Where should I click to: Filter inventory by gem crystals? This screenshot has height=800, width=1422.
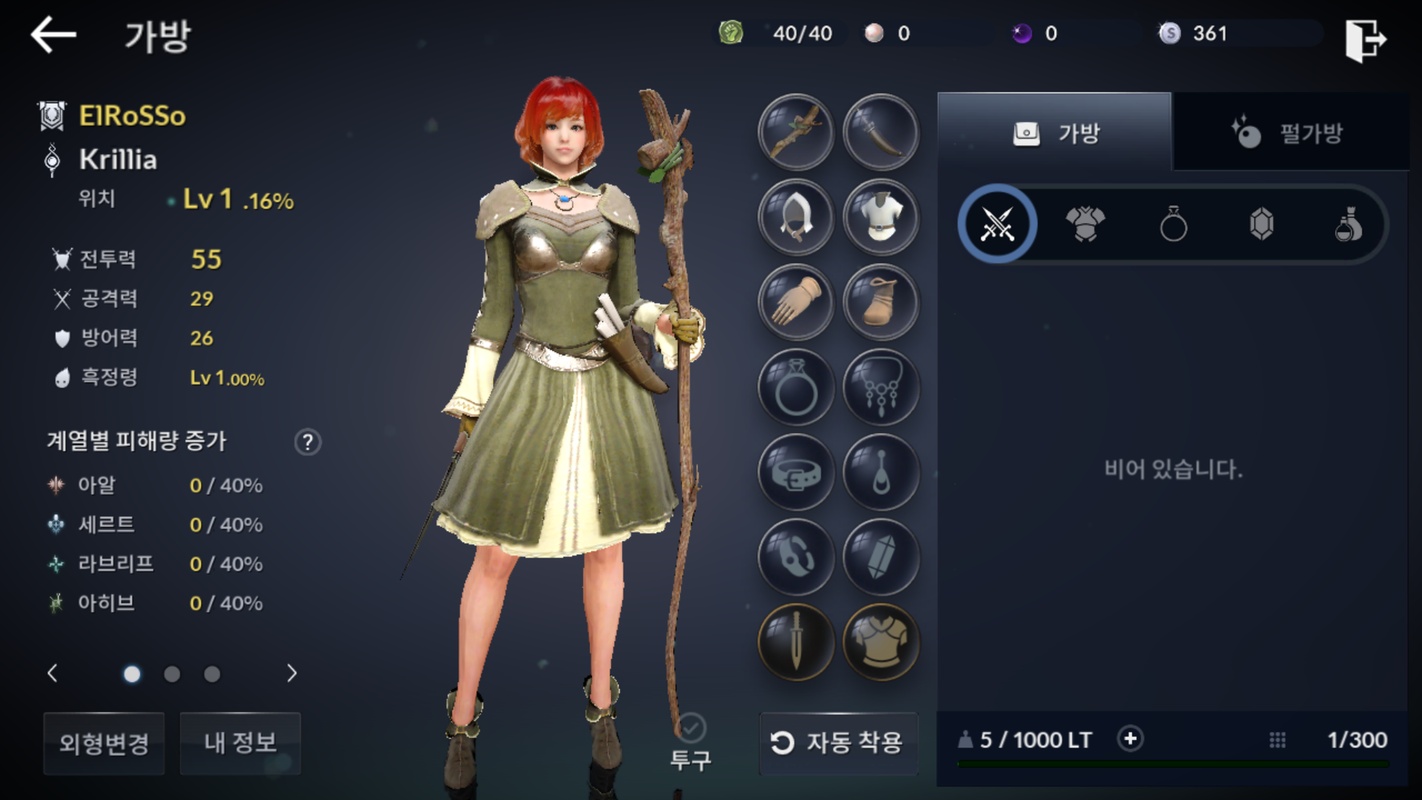(1261, 225)
